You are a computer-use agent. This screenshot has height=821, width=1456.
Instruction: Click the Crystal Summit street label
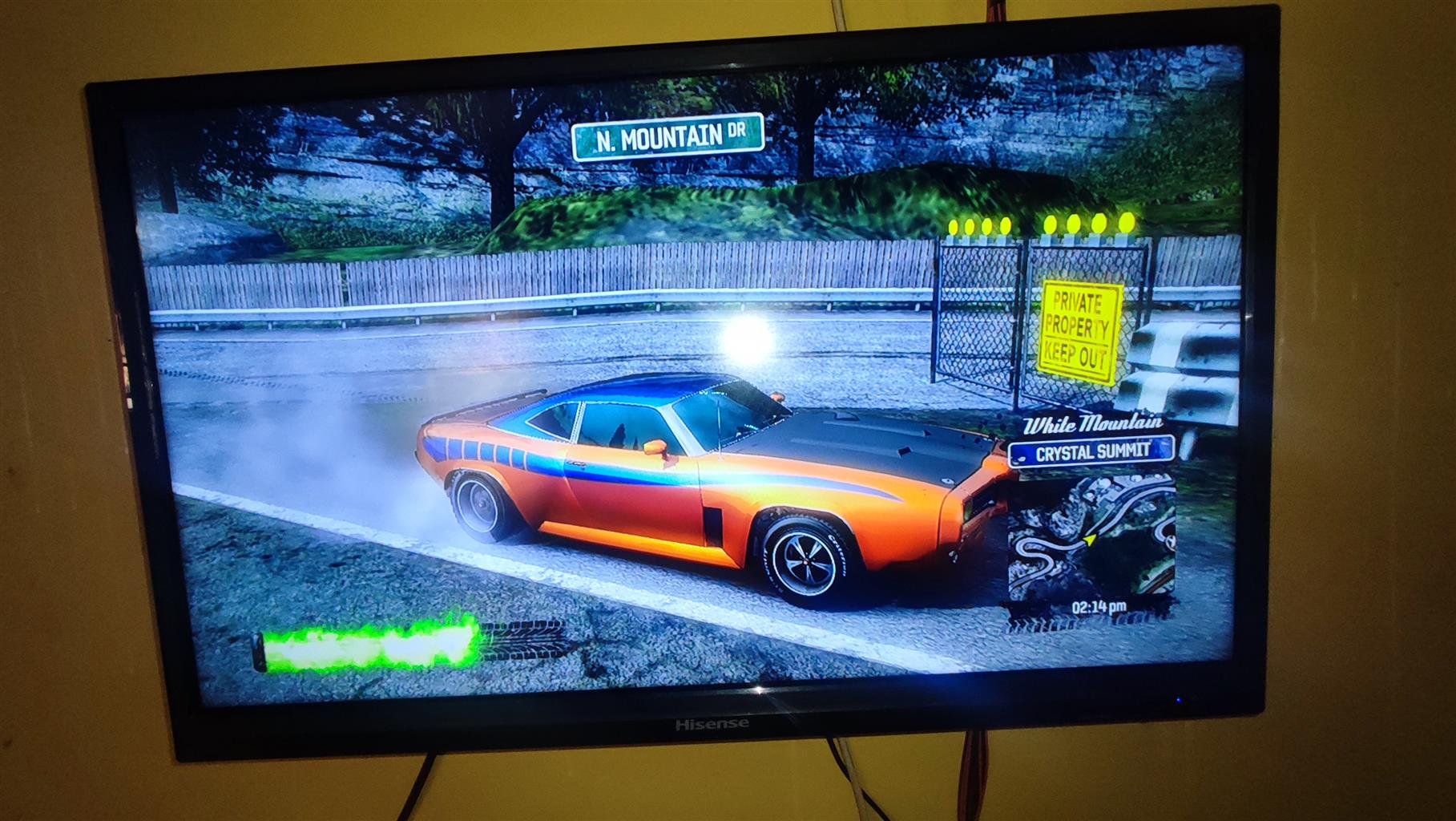click(1092, 452)
